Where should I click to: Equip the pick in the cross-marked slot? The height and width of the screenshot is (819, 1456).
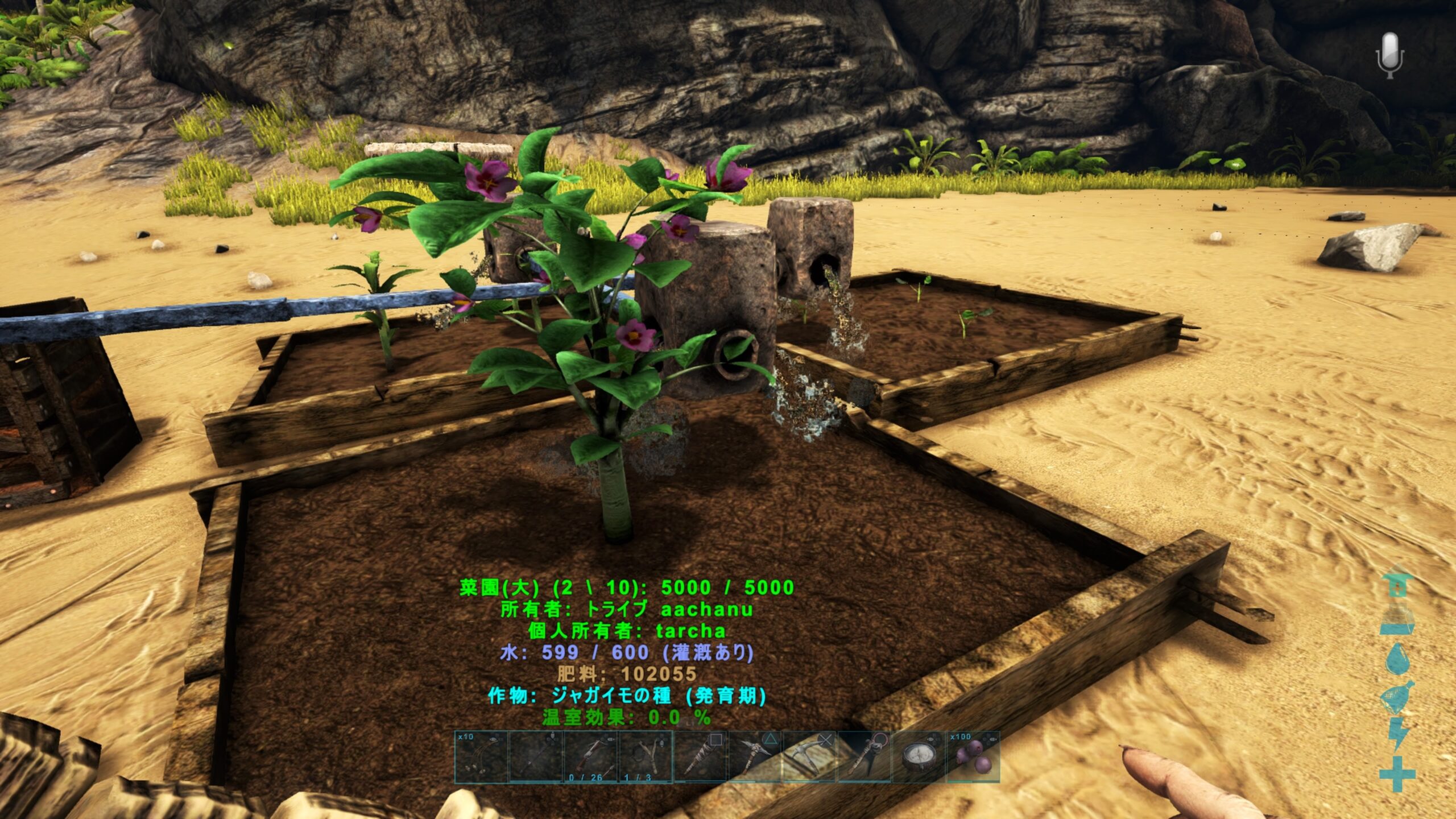[809, 757]
